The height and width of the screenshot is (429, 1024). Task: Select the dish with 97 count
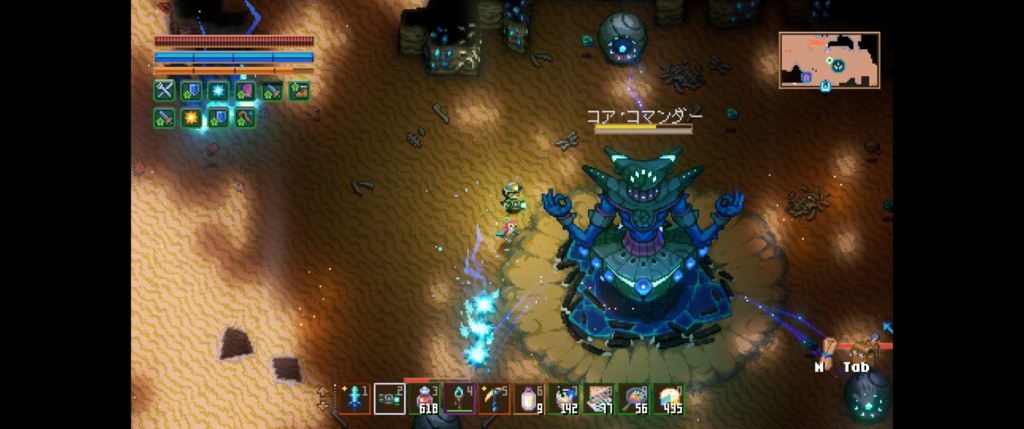tap(599, 399)
